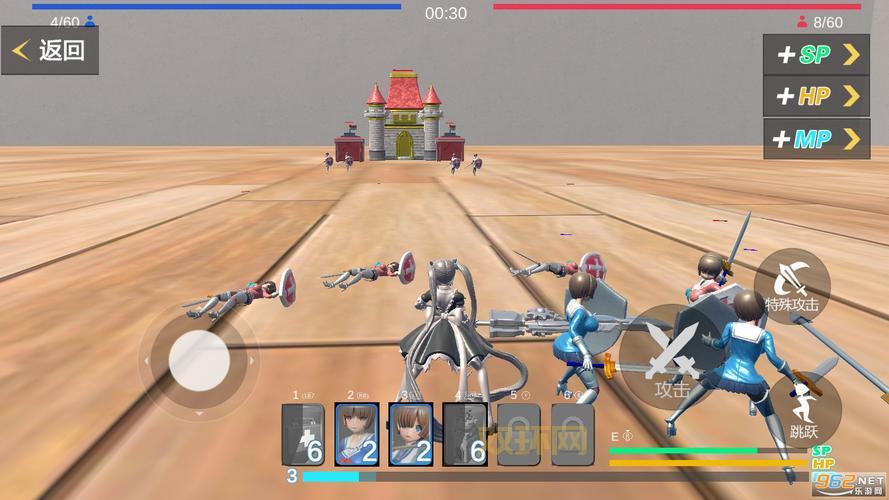The width and height of the screenshot is (889, 500).
Task: Add HP with the +HP button
Action: (x=816, y=96)
